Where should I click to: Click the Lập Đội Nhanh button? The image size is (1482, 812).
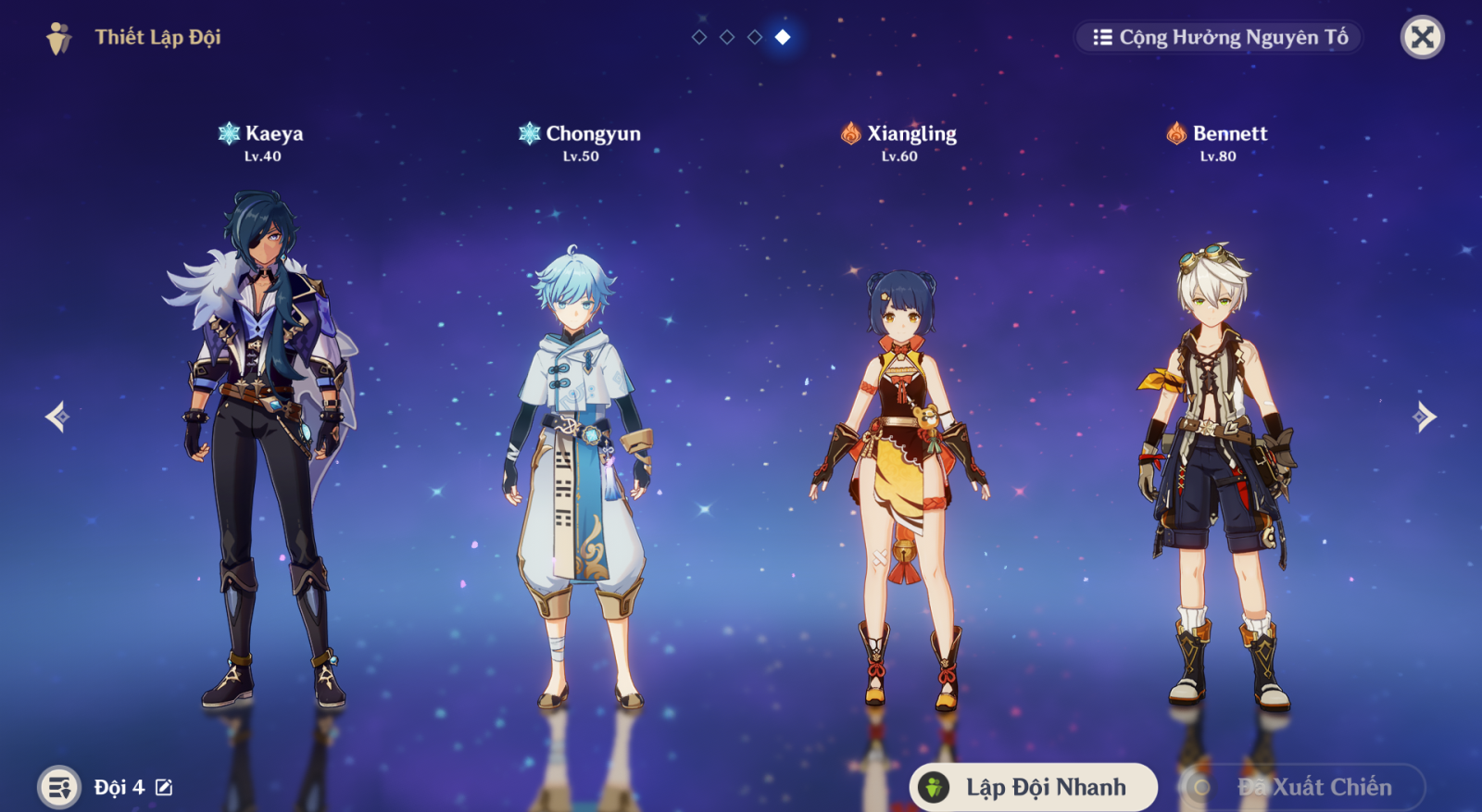1034,787
